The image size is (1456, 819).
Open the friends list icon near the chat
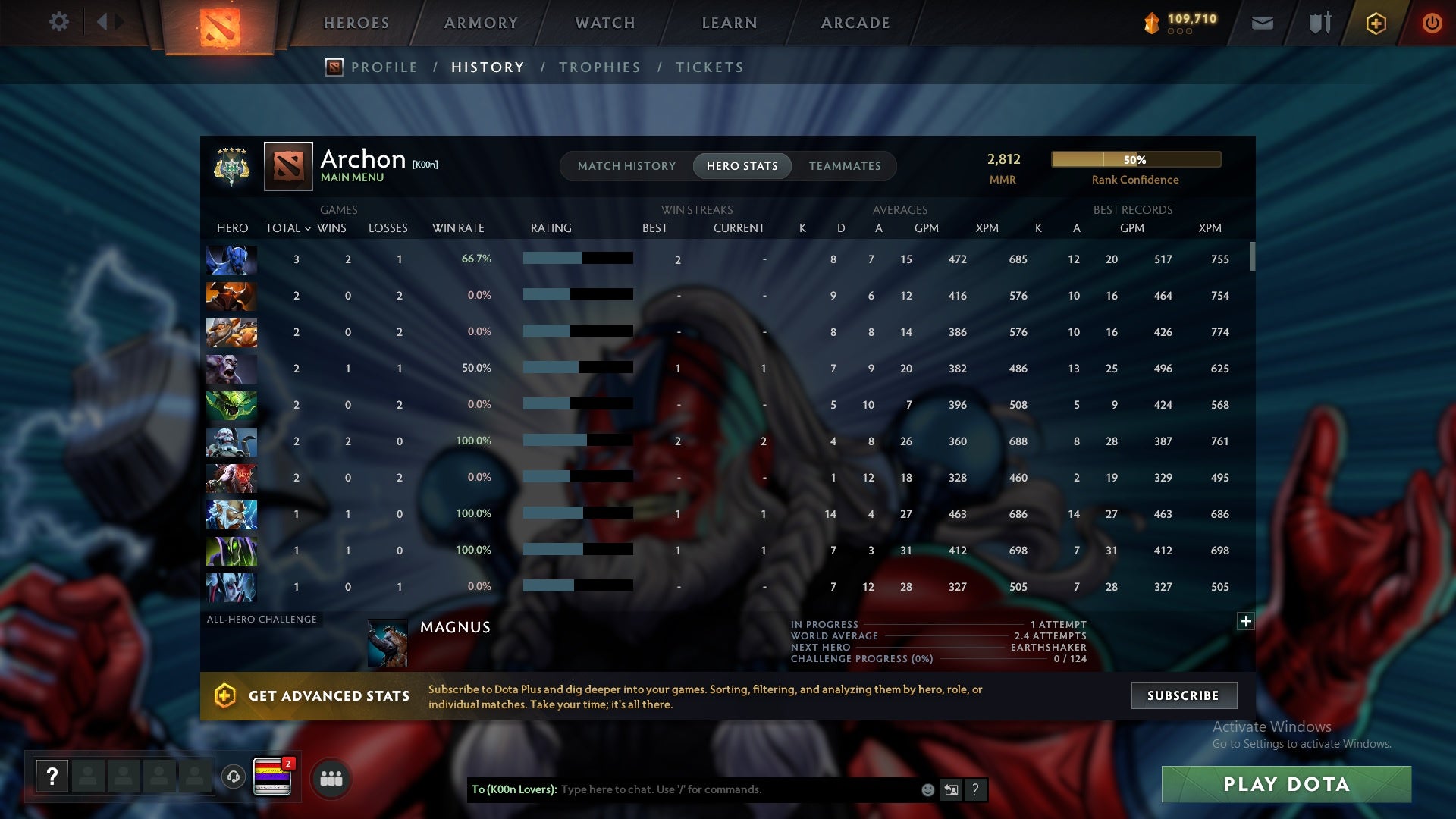331,777
